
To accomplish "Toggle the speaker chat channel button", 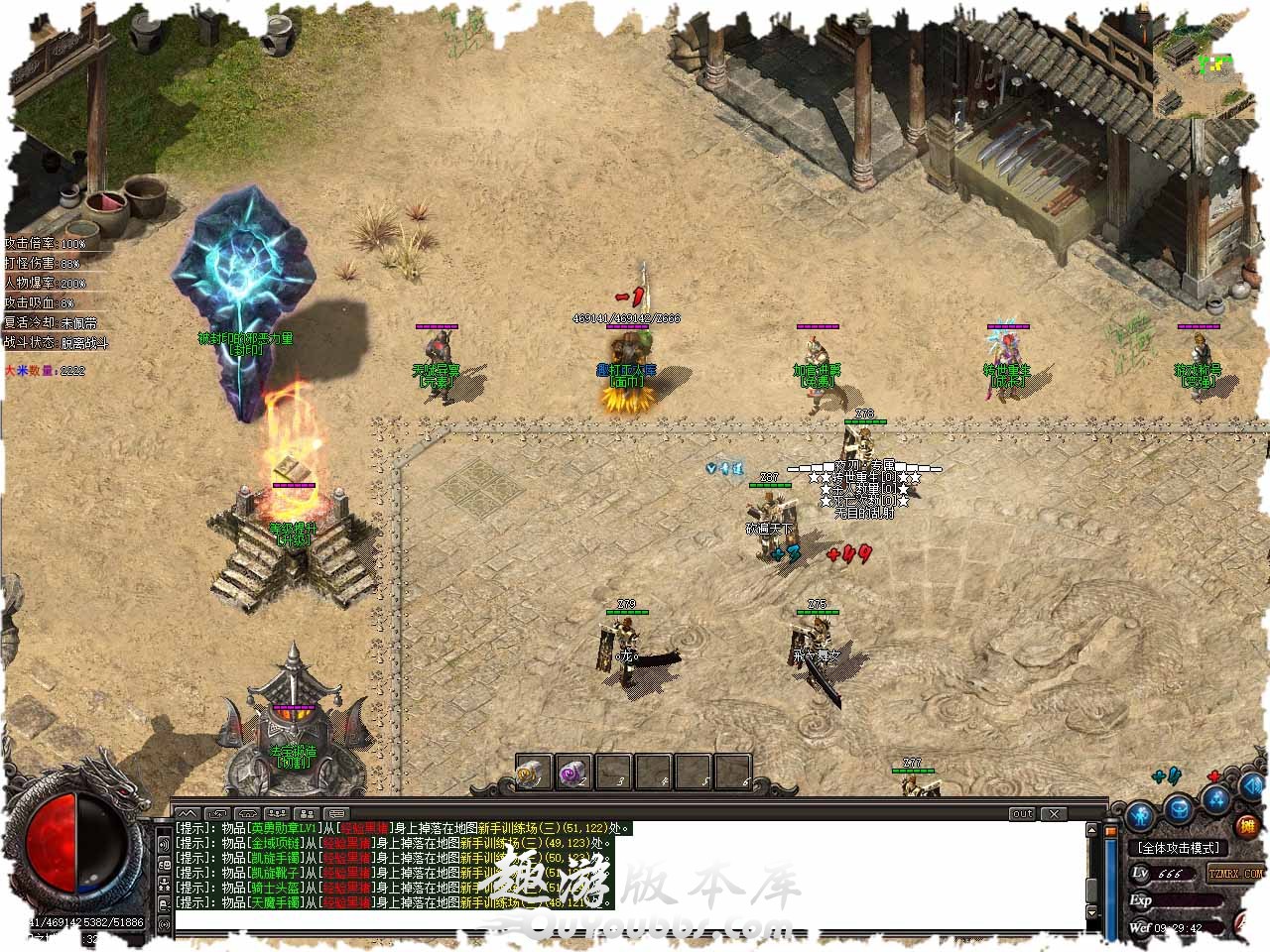I will point(164,841).
